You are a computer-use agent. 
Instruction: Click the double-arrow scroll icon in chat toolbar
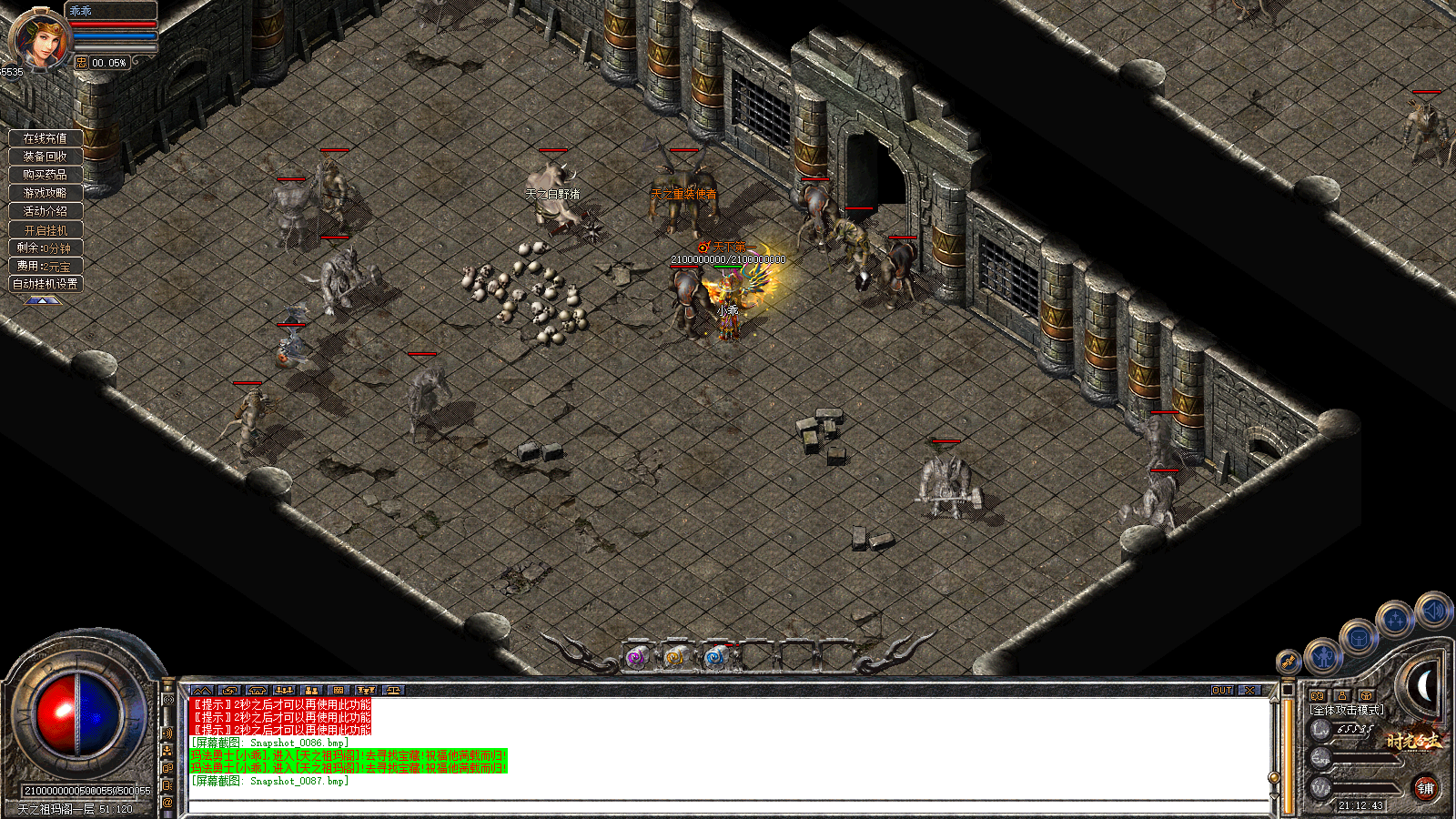coord(202,690)
